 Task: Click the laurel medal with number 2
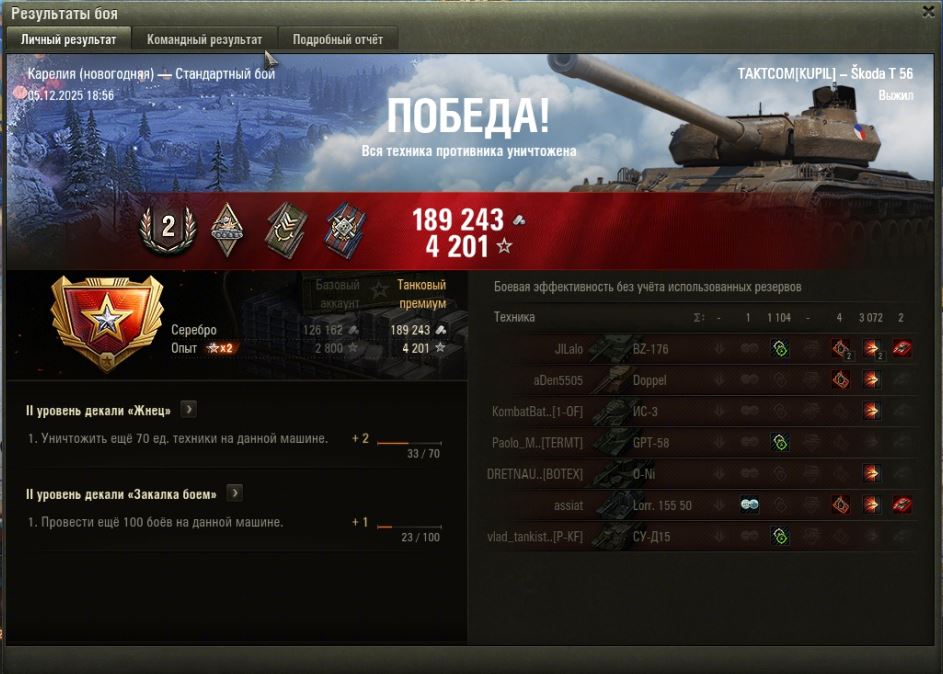[168, 227]
